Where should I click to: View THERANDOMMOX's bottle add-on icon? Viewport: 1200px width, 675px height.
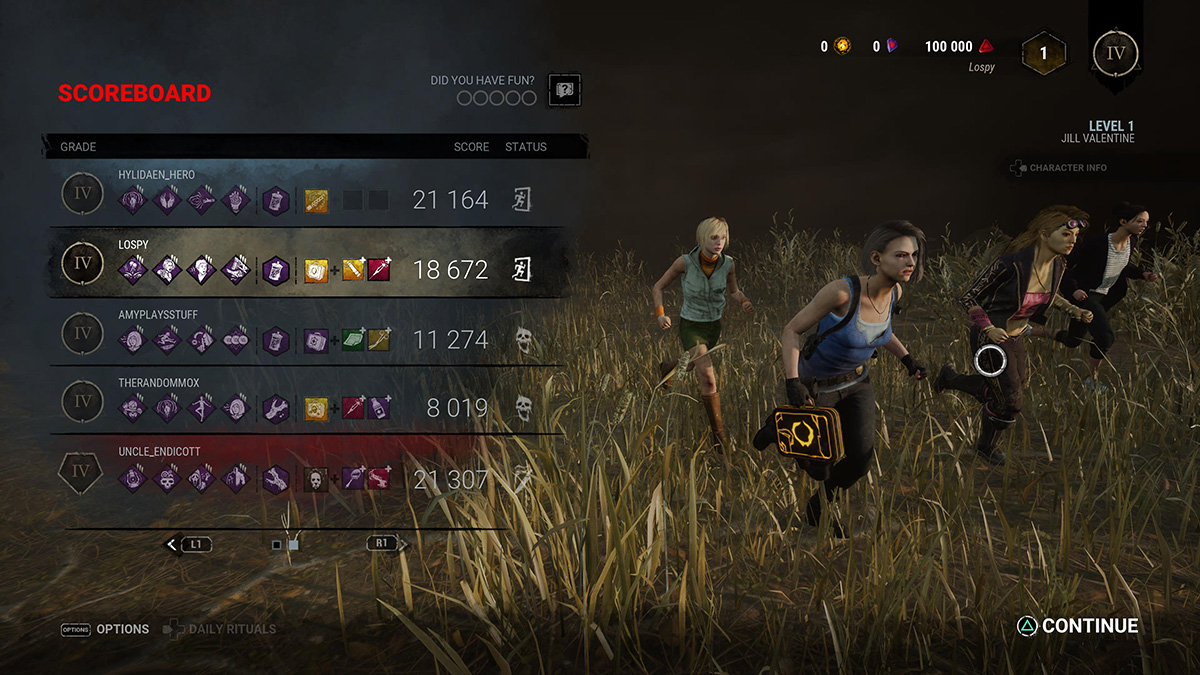(x=379, y=408)
